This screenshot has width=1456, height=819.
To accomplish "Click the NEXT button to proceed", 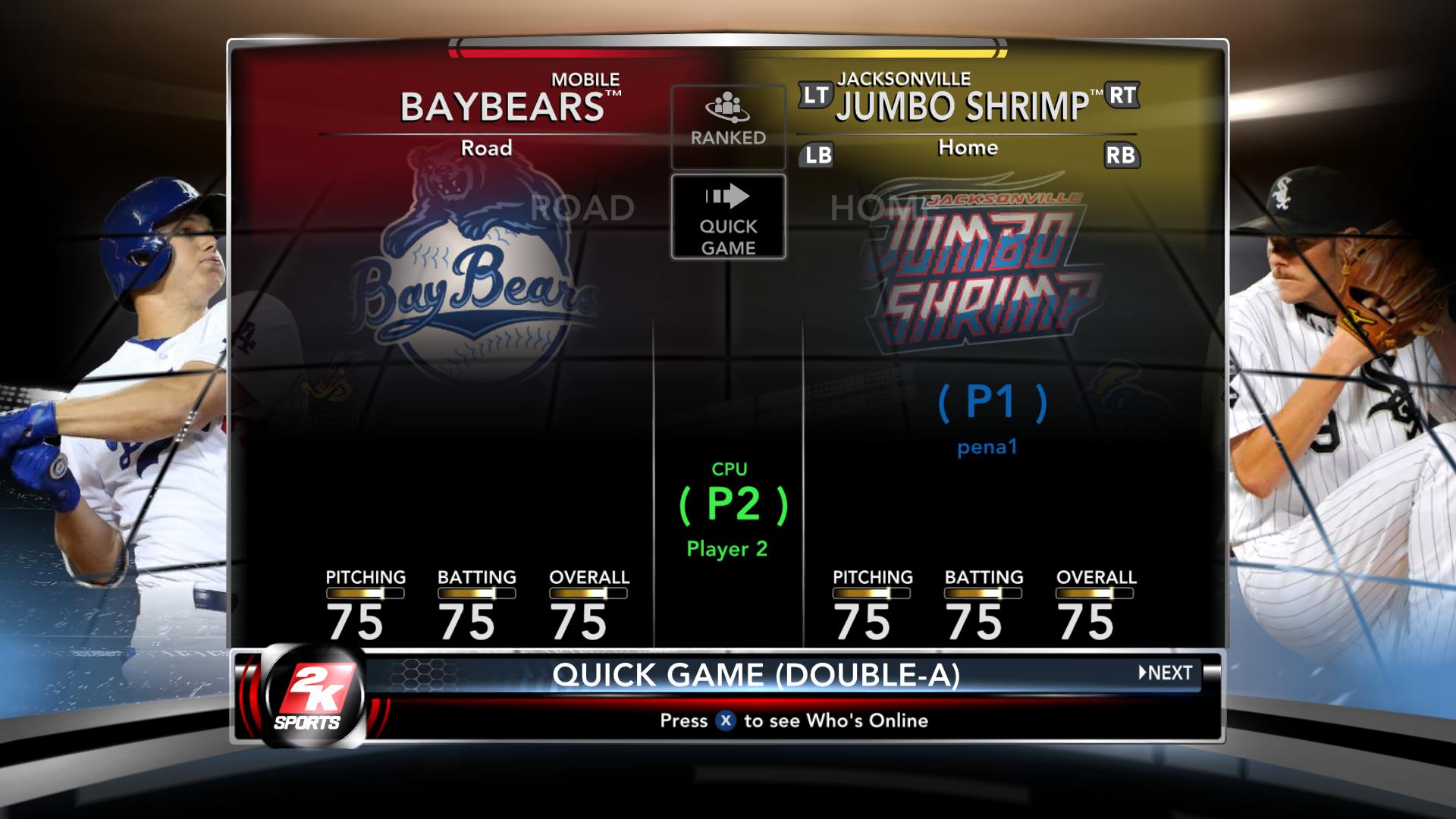I will coord(1166,673).
